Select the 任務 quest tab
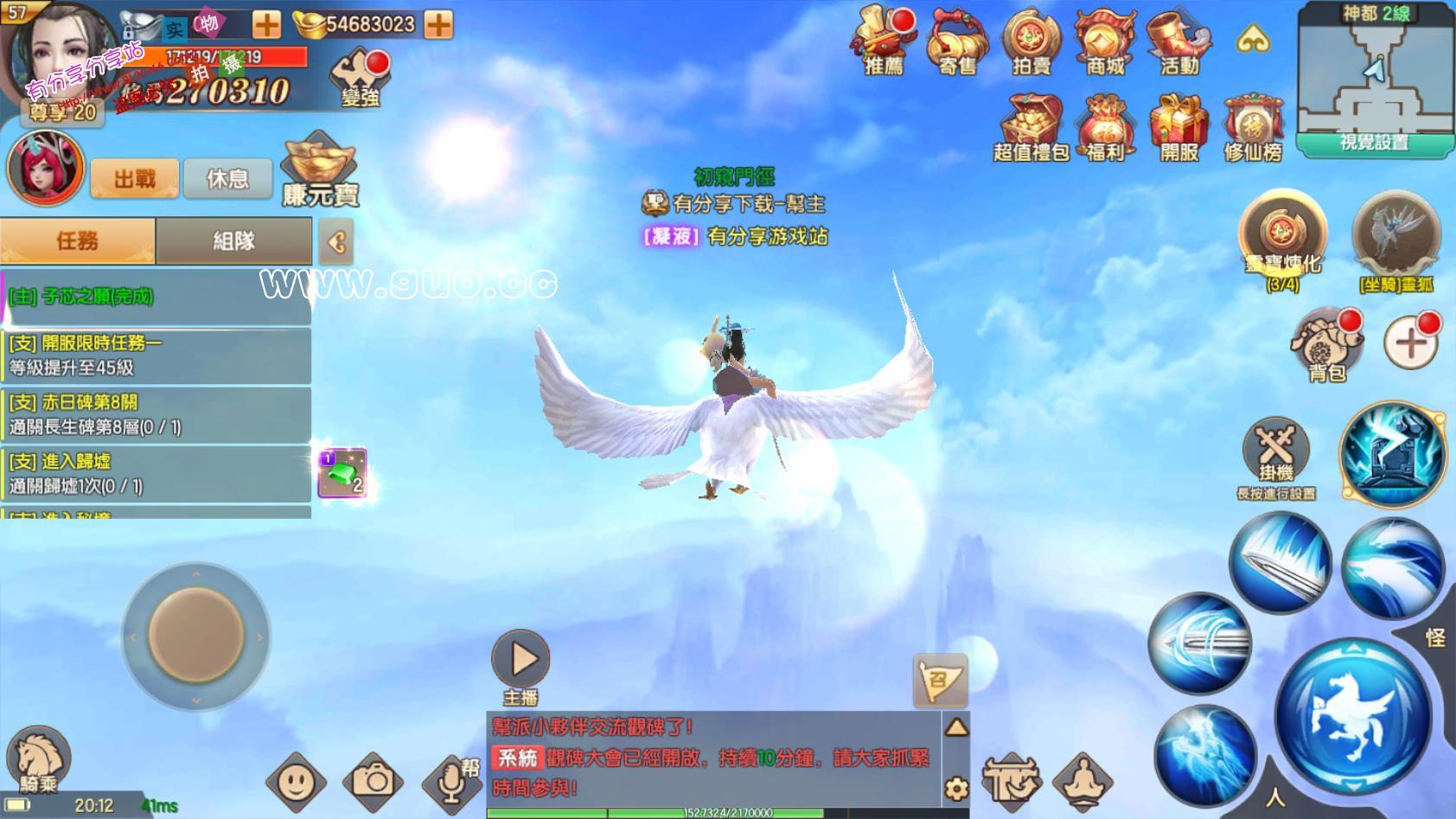Screen dimensions: 1456x819 click(x=78, y=240)
